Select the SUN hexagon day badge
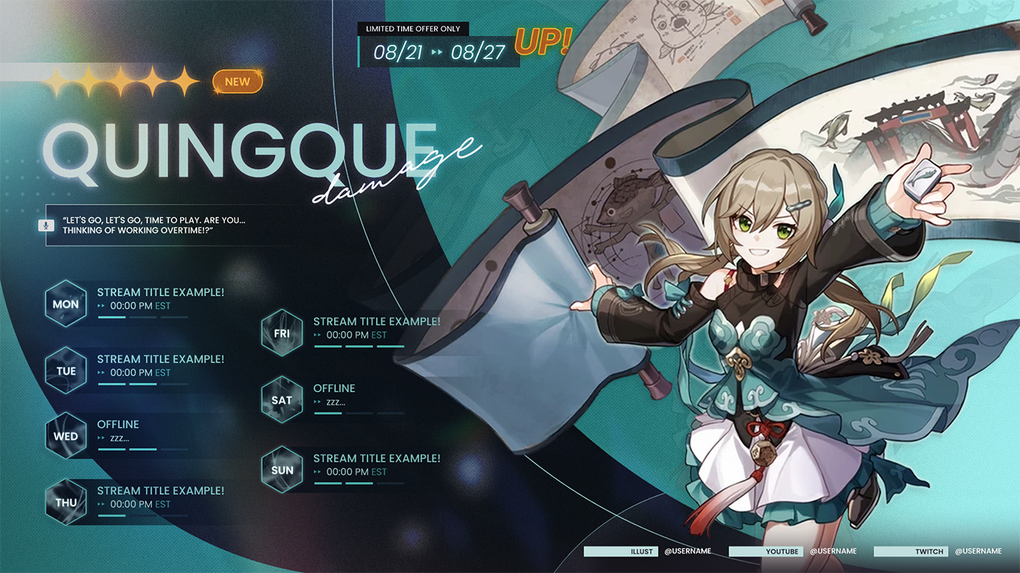 [x=282, y=470]
